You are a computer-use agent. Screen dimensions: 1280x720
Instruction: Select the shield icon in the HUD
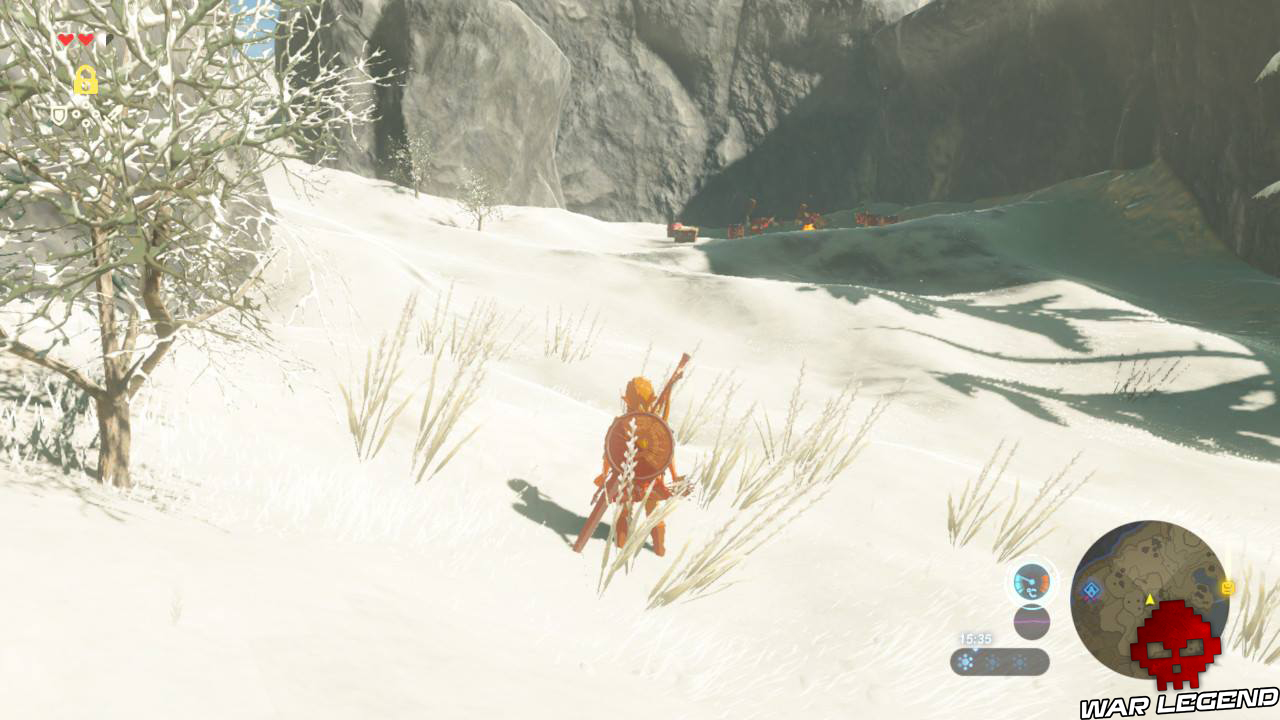pos(59,115)
